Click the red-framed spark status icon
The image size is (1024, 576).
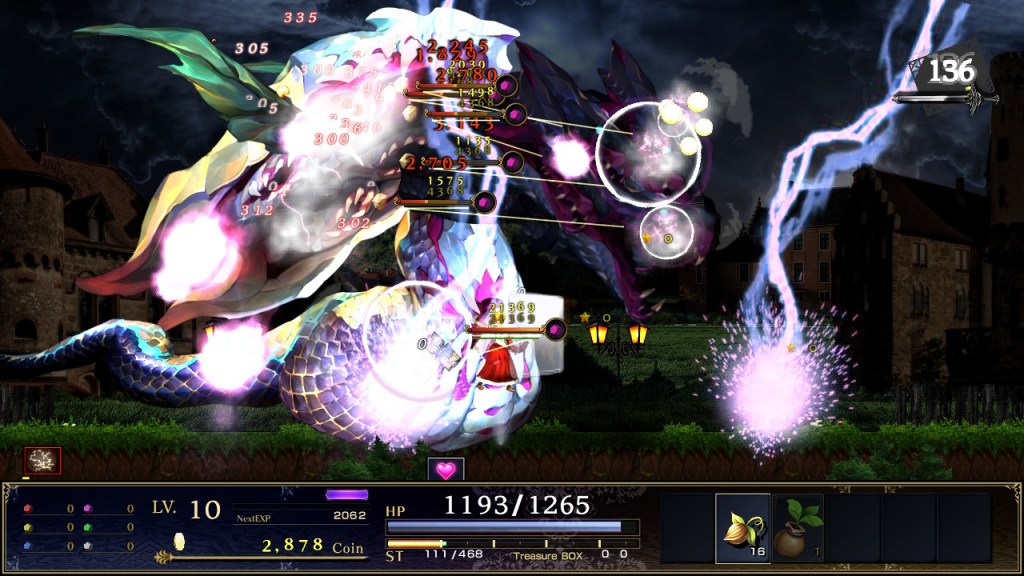[43, 461]
